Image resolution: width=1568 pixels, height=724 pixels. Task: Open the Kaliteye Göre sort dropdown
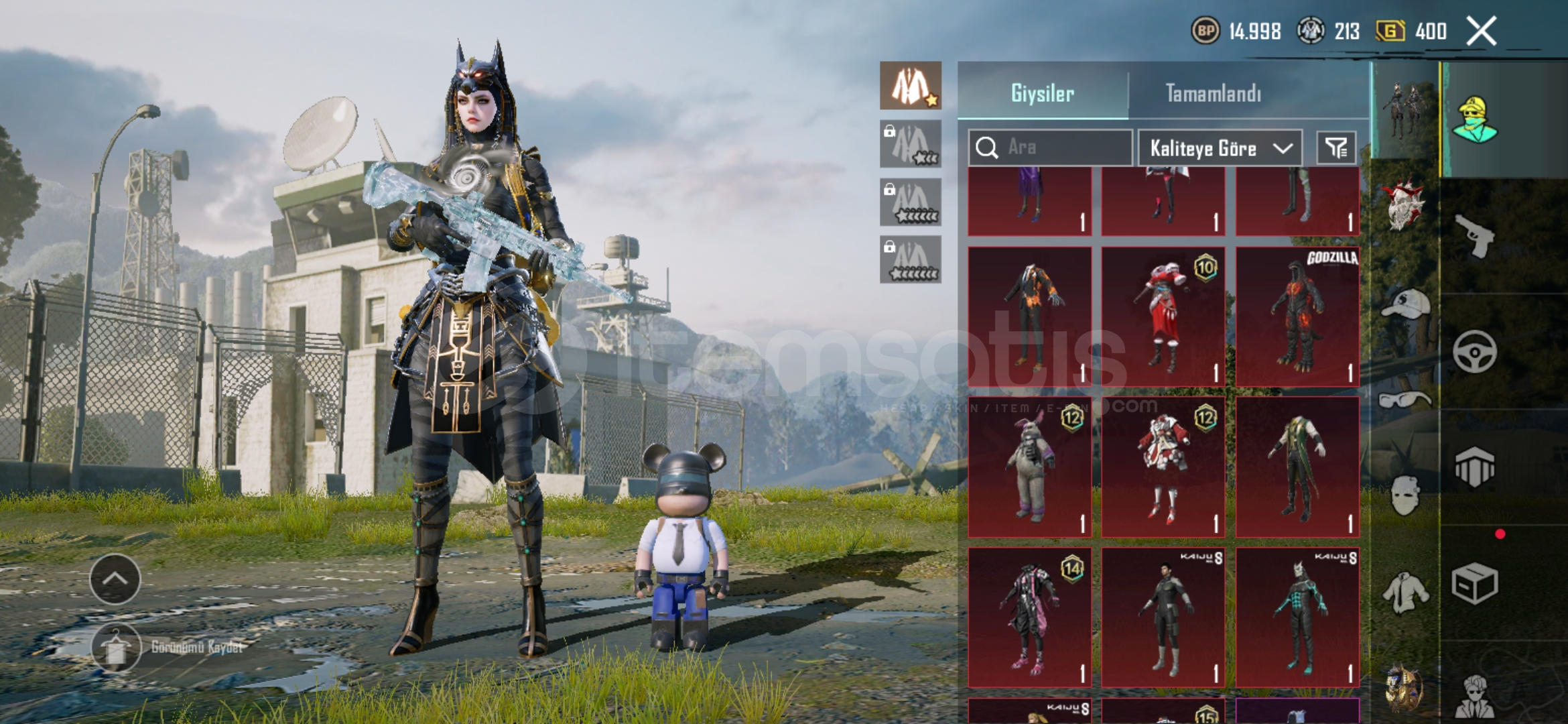point(1220,148)
